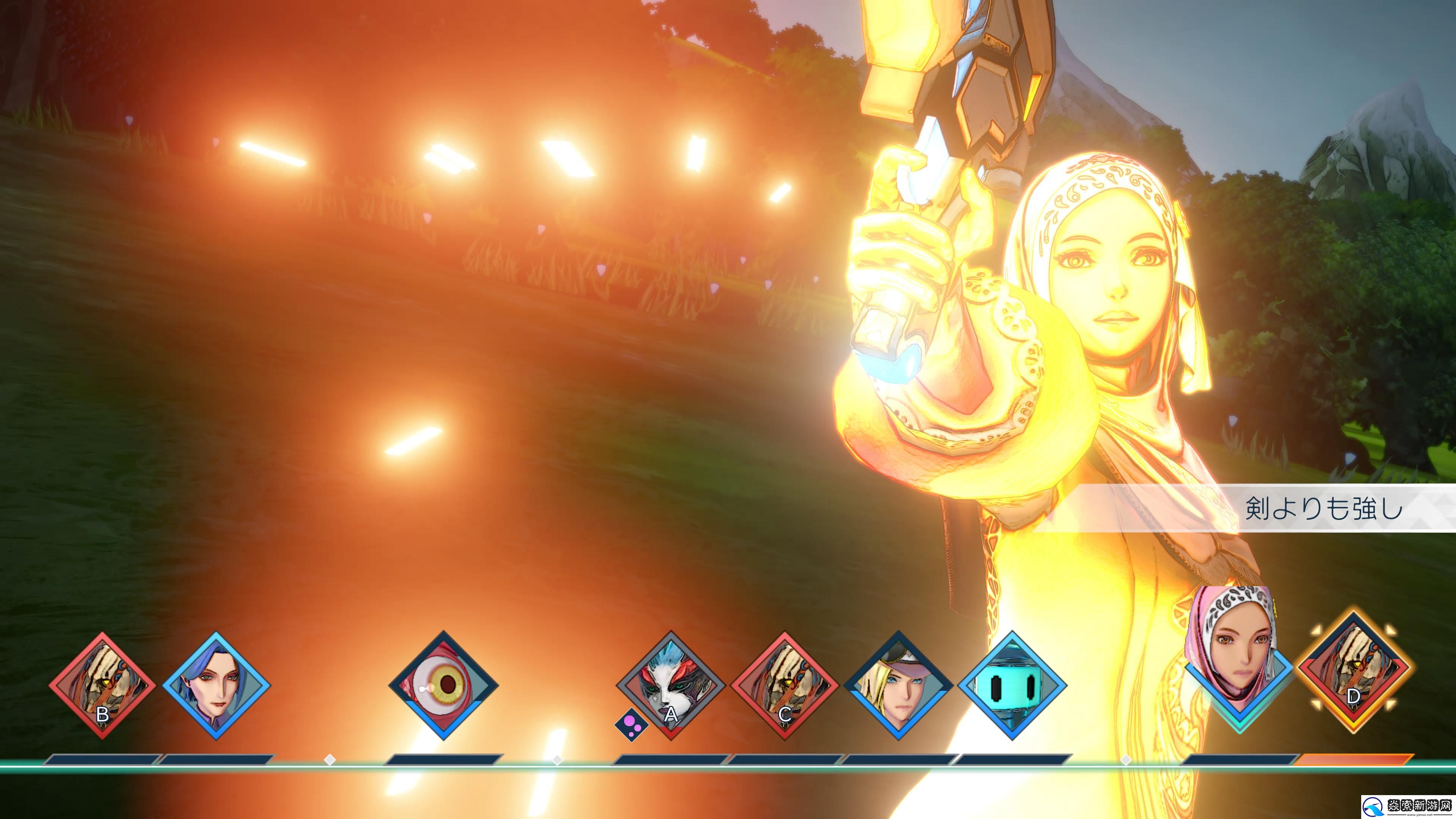This screenshot has width=1456, height=819.
Task: Select the bird-faced enemy A portrait
Action: pyautogui.click(x=670, y=685)
